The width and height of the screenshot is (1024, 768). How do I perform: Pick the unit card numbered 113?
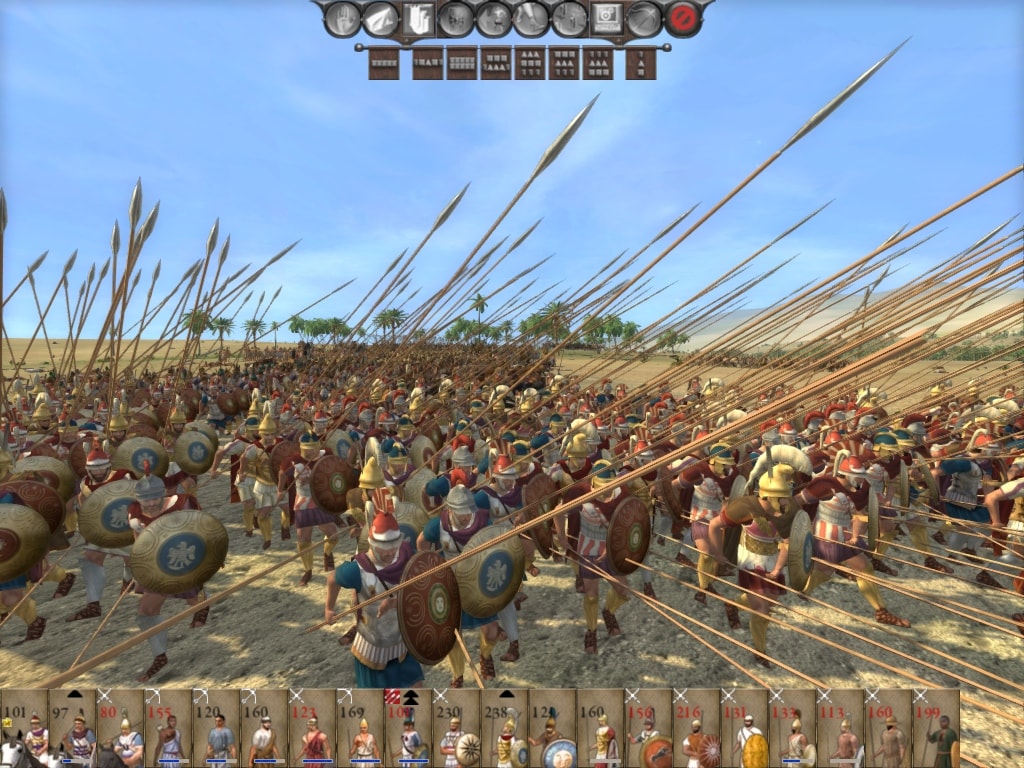pyautogui.click(x=840, y=728)
